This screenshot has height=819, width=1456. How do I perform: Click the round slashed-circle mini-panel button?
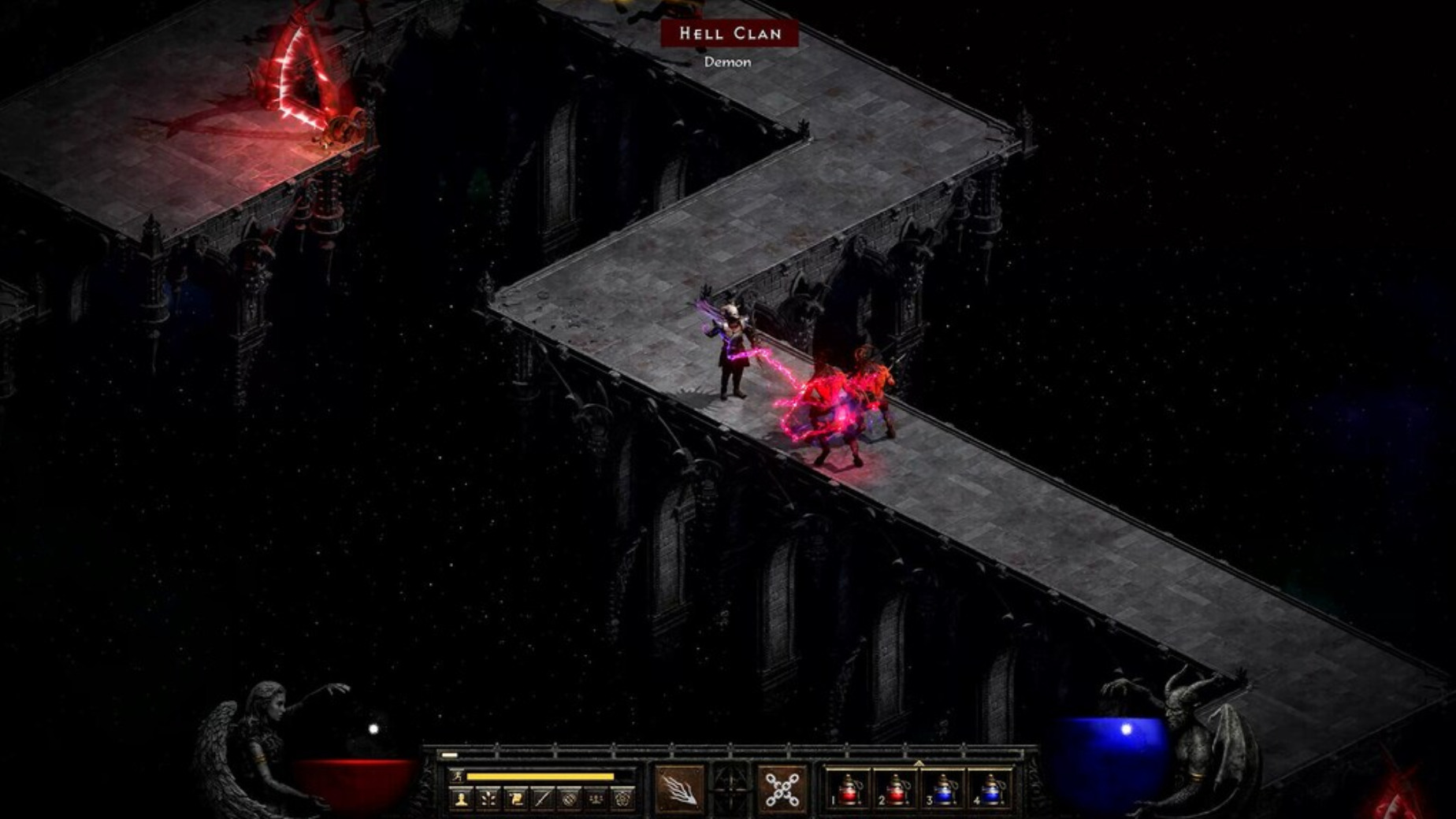(569, 799)
